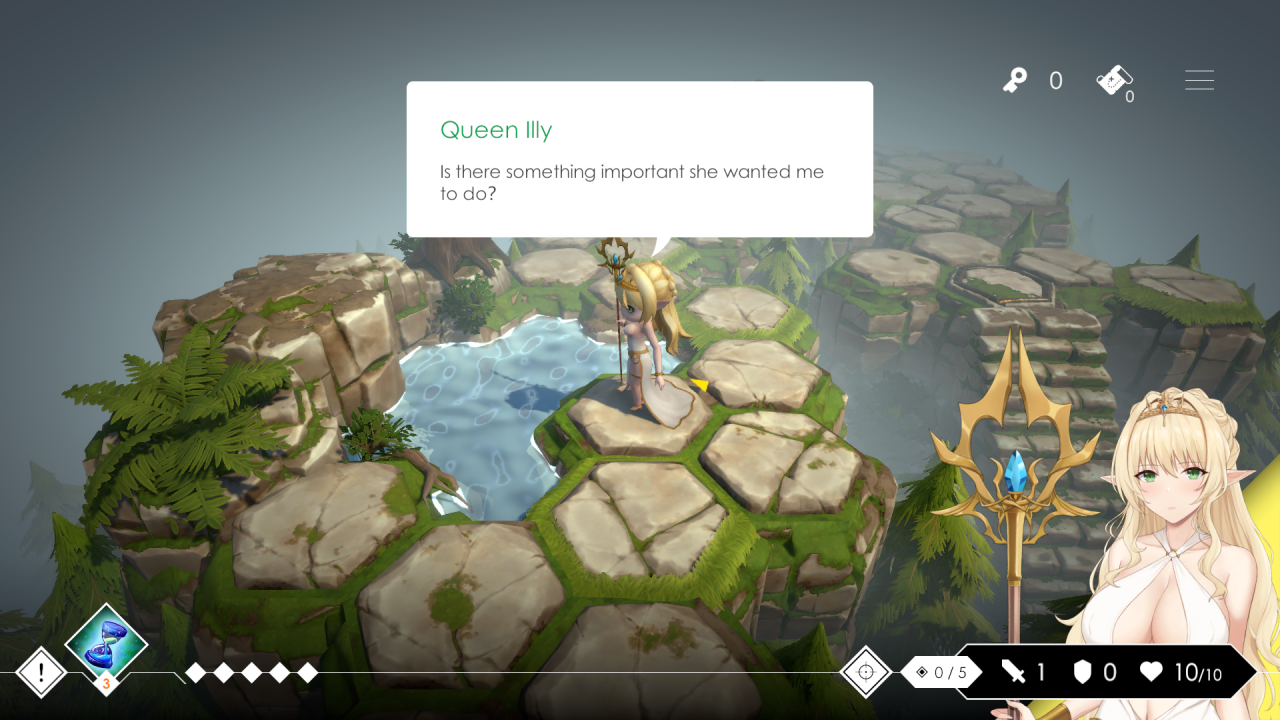1280x720 pixels.
Task: Select the hourglass item diamond
Action: [106, 645]
